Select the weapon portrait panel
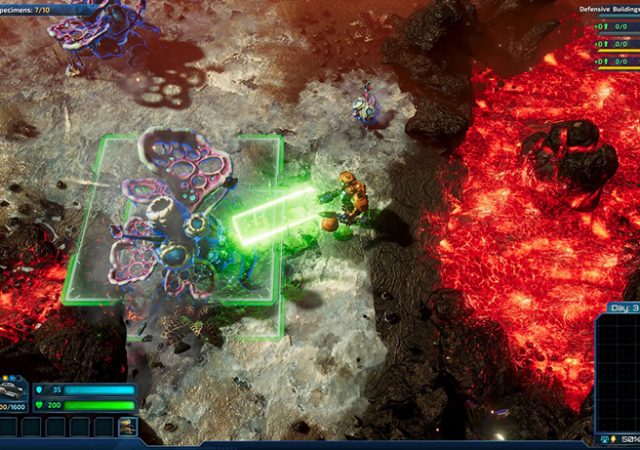Screen dimensions: 640x450 click(14, 394)
